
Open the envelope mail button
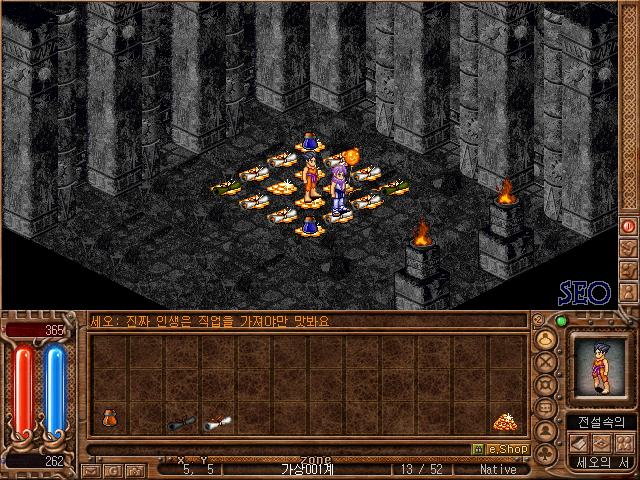[x=91, y=469]
